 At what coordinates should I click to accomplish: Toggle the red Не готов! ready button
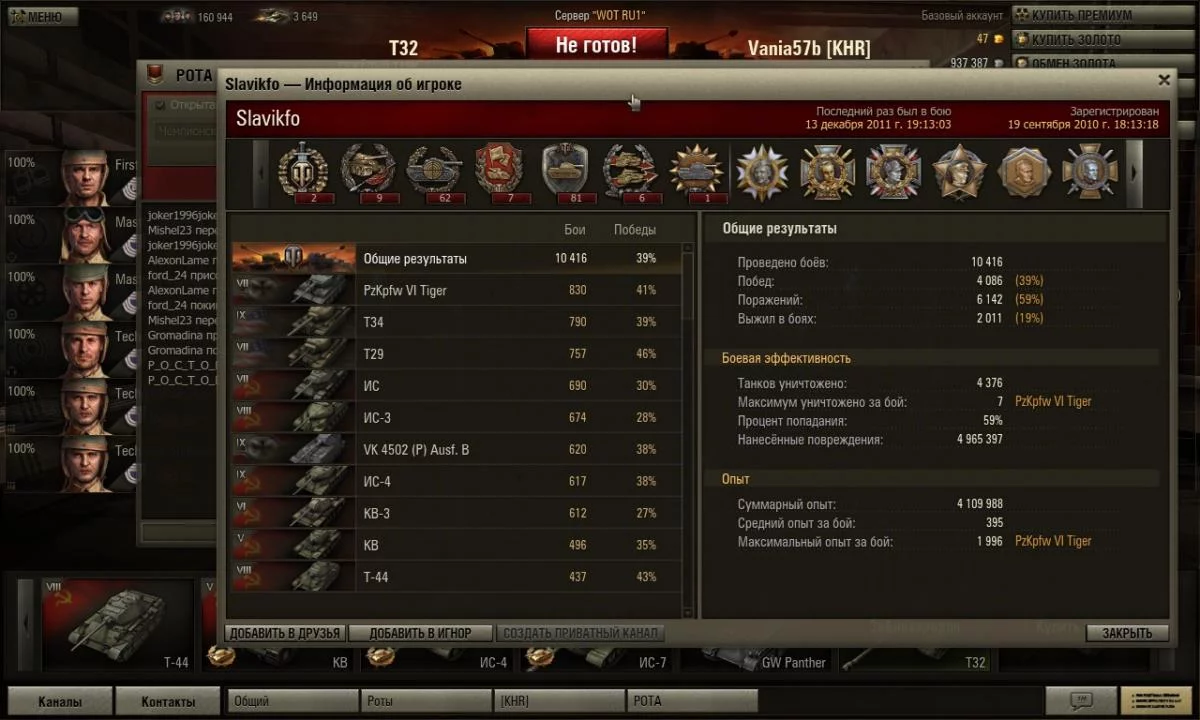(595, 45)
